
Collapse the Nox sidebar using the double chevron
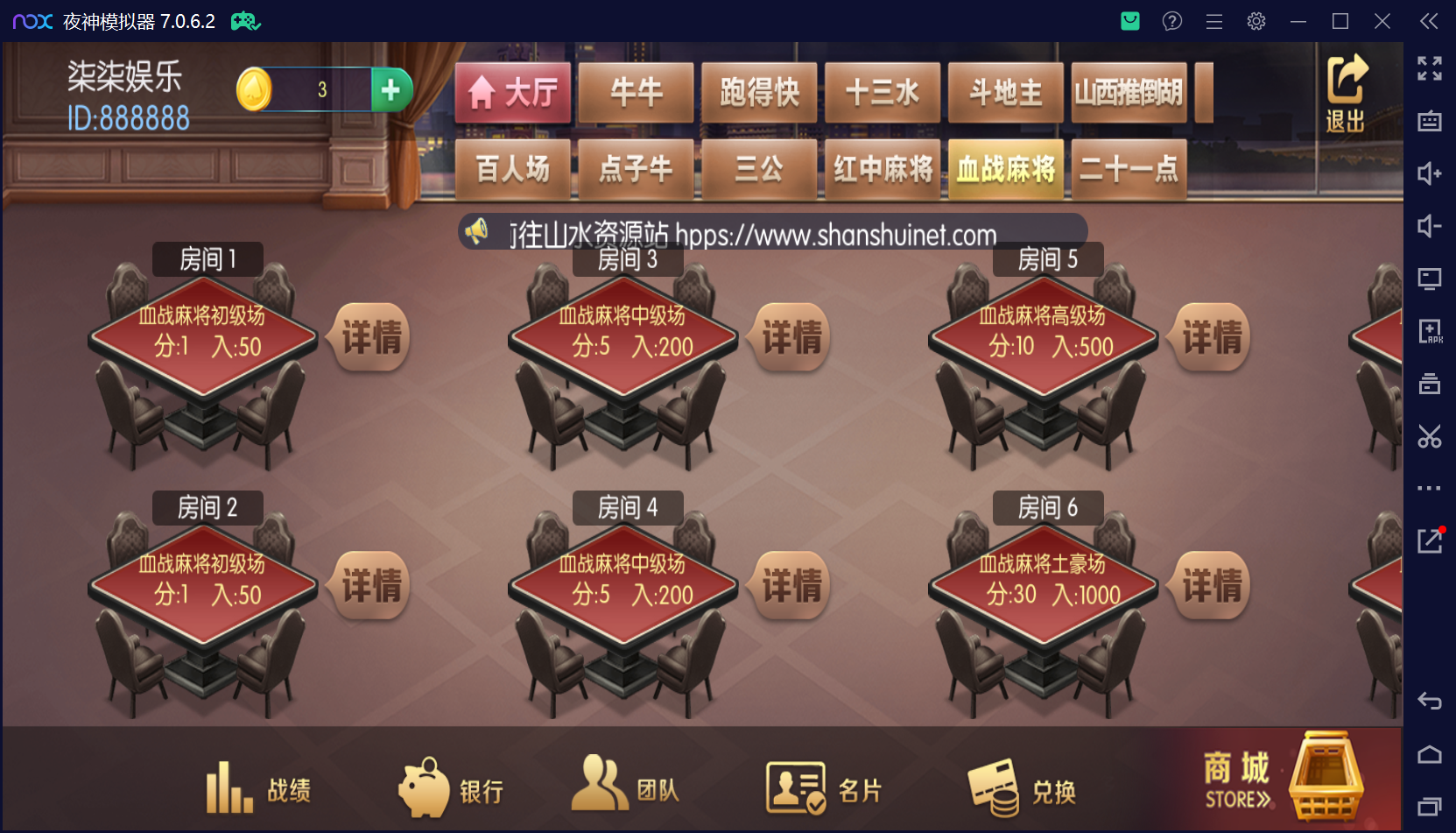[x=1429, y=21]
